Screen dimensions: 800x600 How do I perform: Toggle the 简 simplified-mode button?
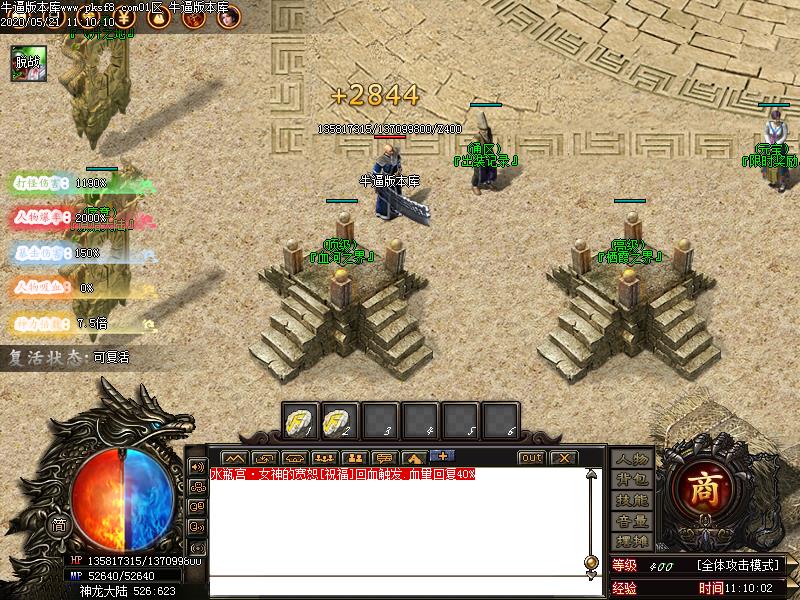point(59,525)
